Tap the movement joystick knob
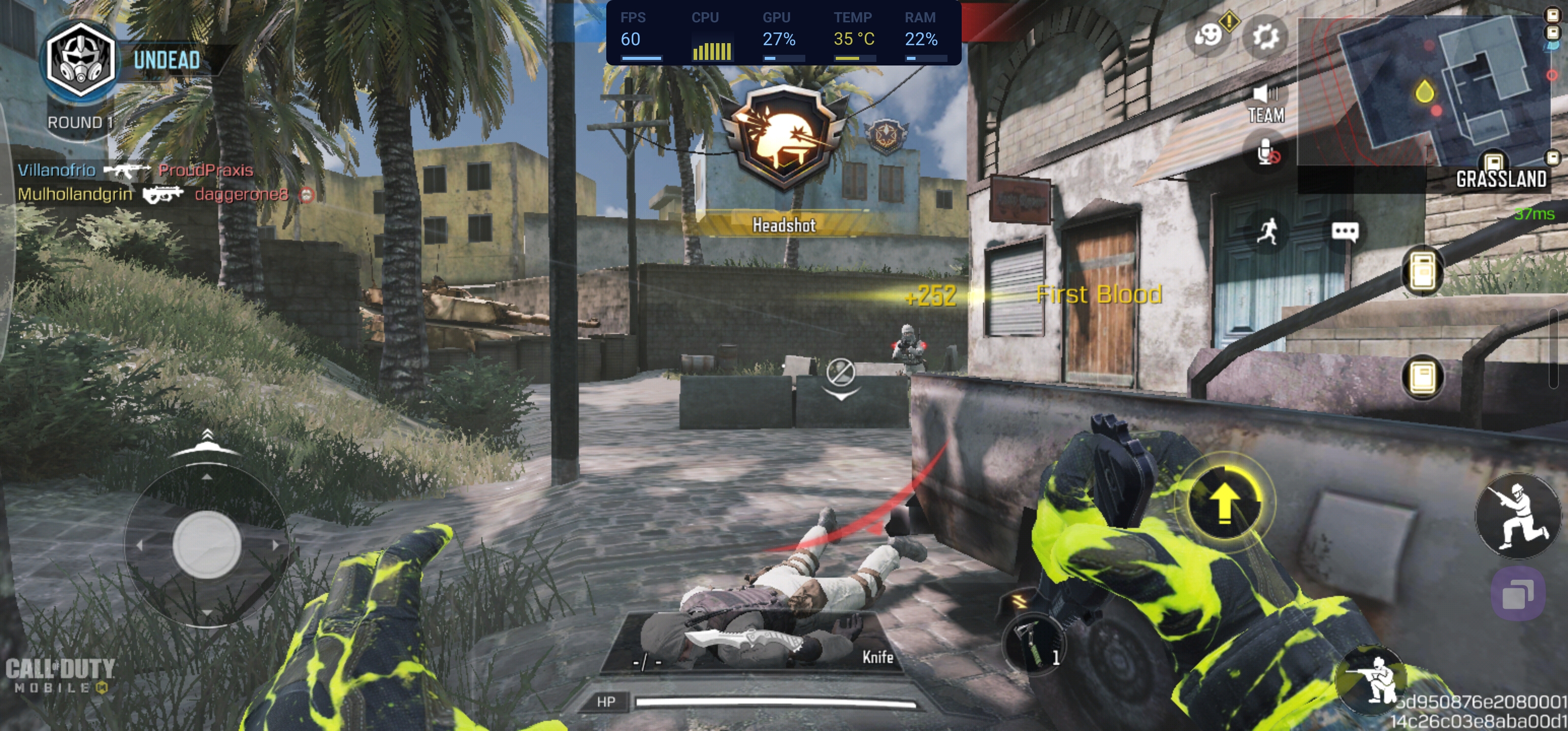This screenshot has height=731, width=1568. click(x=207, y=544)
